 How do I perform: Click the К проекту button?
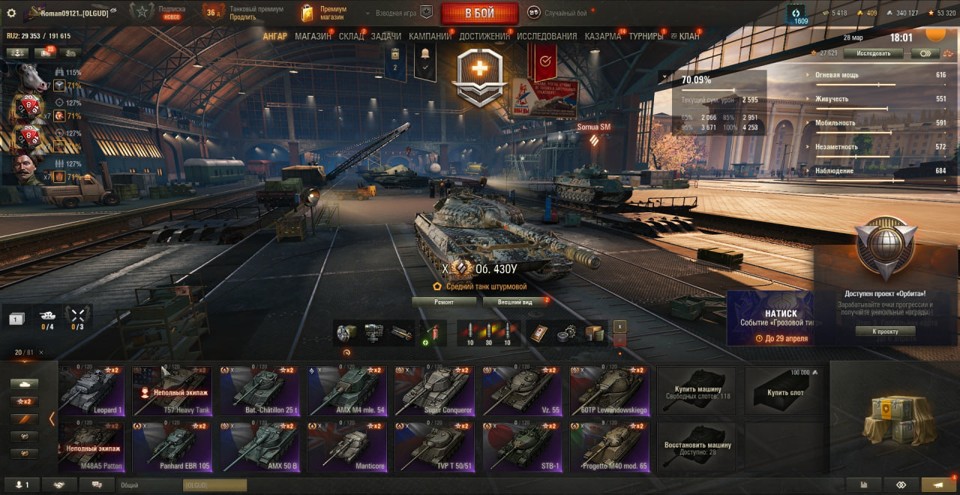pyautogui.click(x=885, y=331)
